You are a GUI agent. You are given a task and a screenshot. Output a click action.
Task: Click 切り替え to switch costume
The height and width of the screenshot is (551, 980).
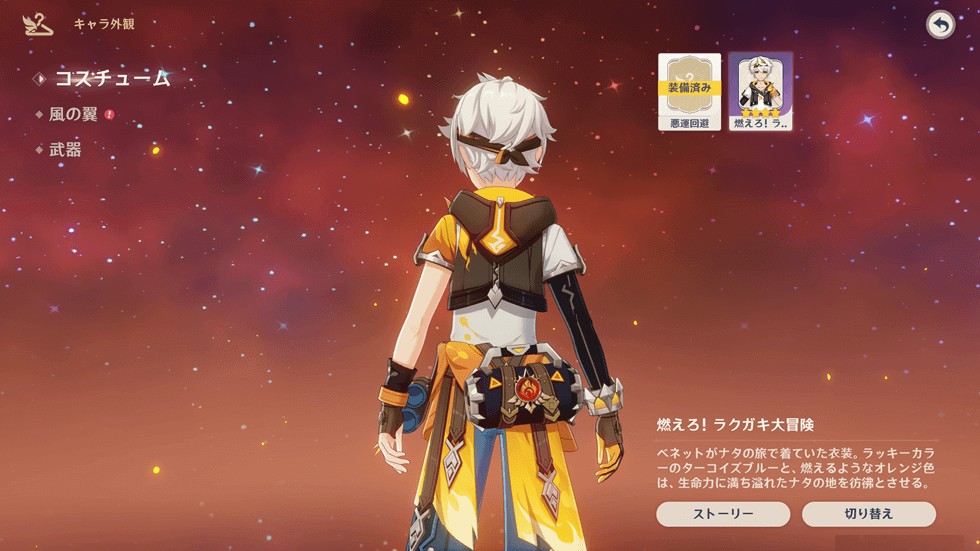(x=868, y=514)
